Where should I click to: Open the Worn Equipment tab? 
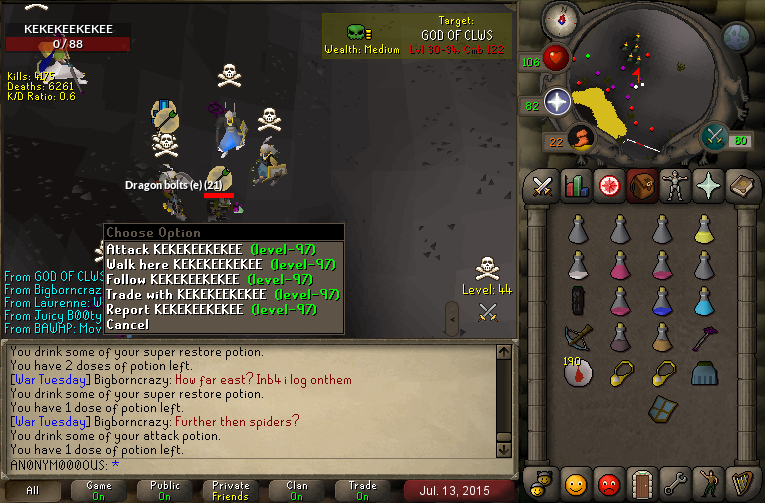coord(677,186)
